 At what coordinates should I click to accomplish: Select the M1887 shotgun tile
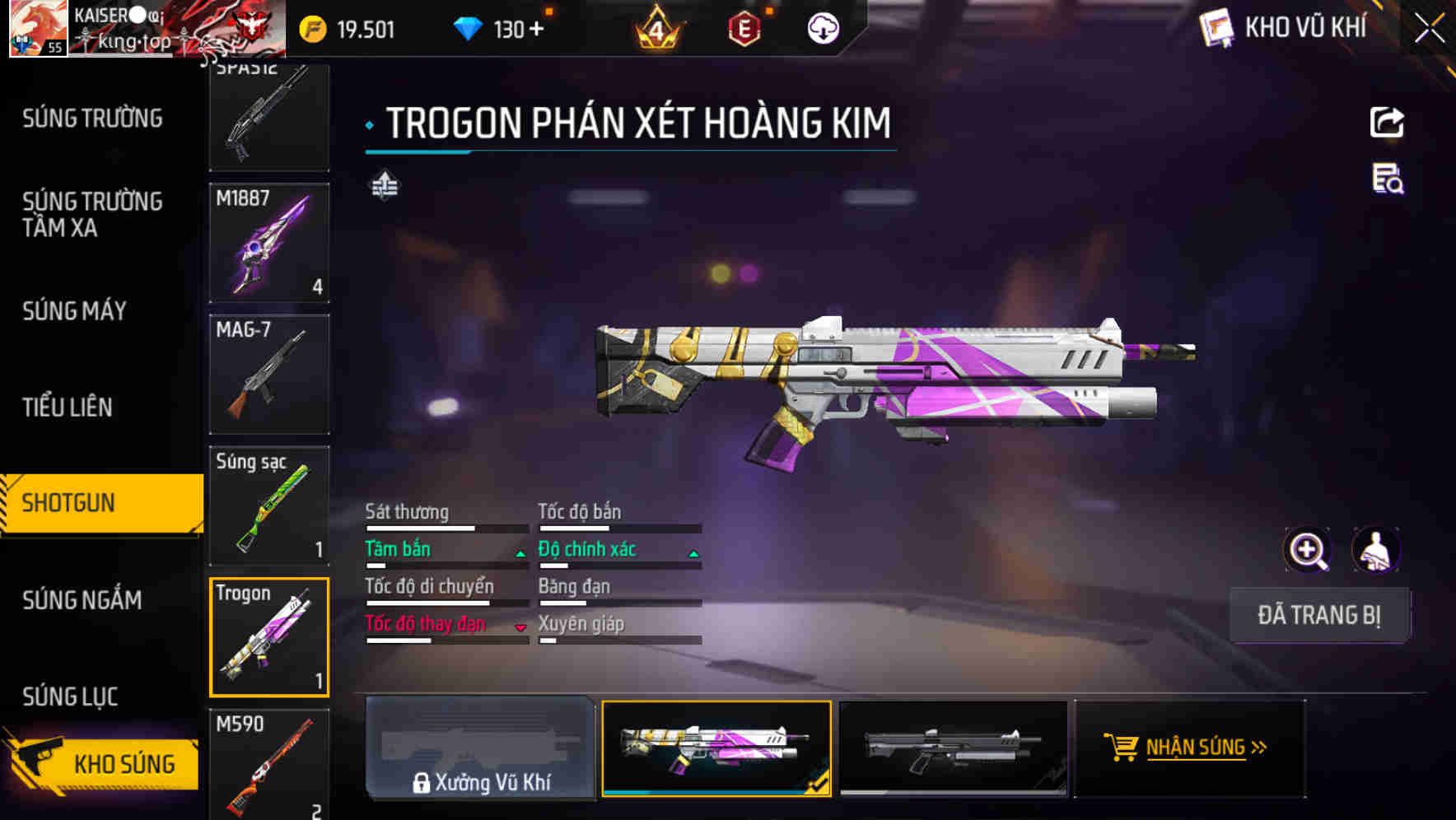tap(269, 243)
